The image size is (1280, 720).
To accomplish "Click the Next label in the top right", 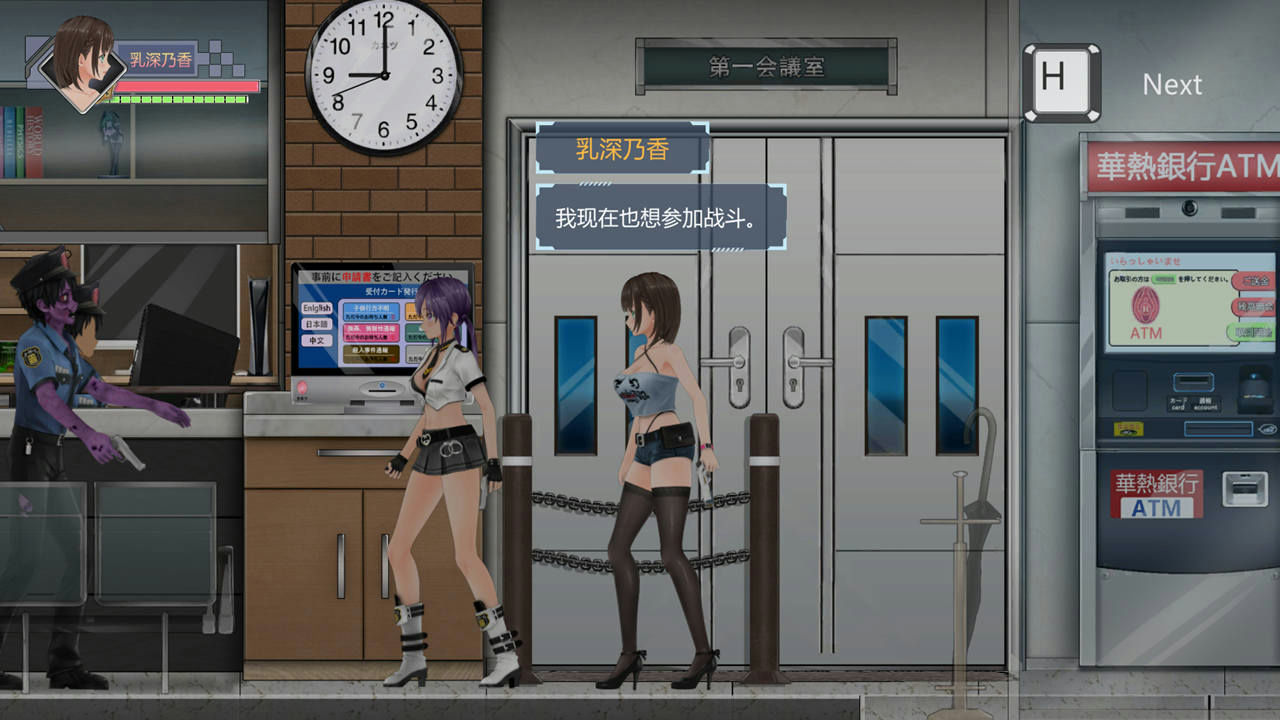I will [1173, 85].
